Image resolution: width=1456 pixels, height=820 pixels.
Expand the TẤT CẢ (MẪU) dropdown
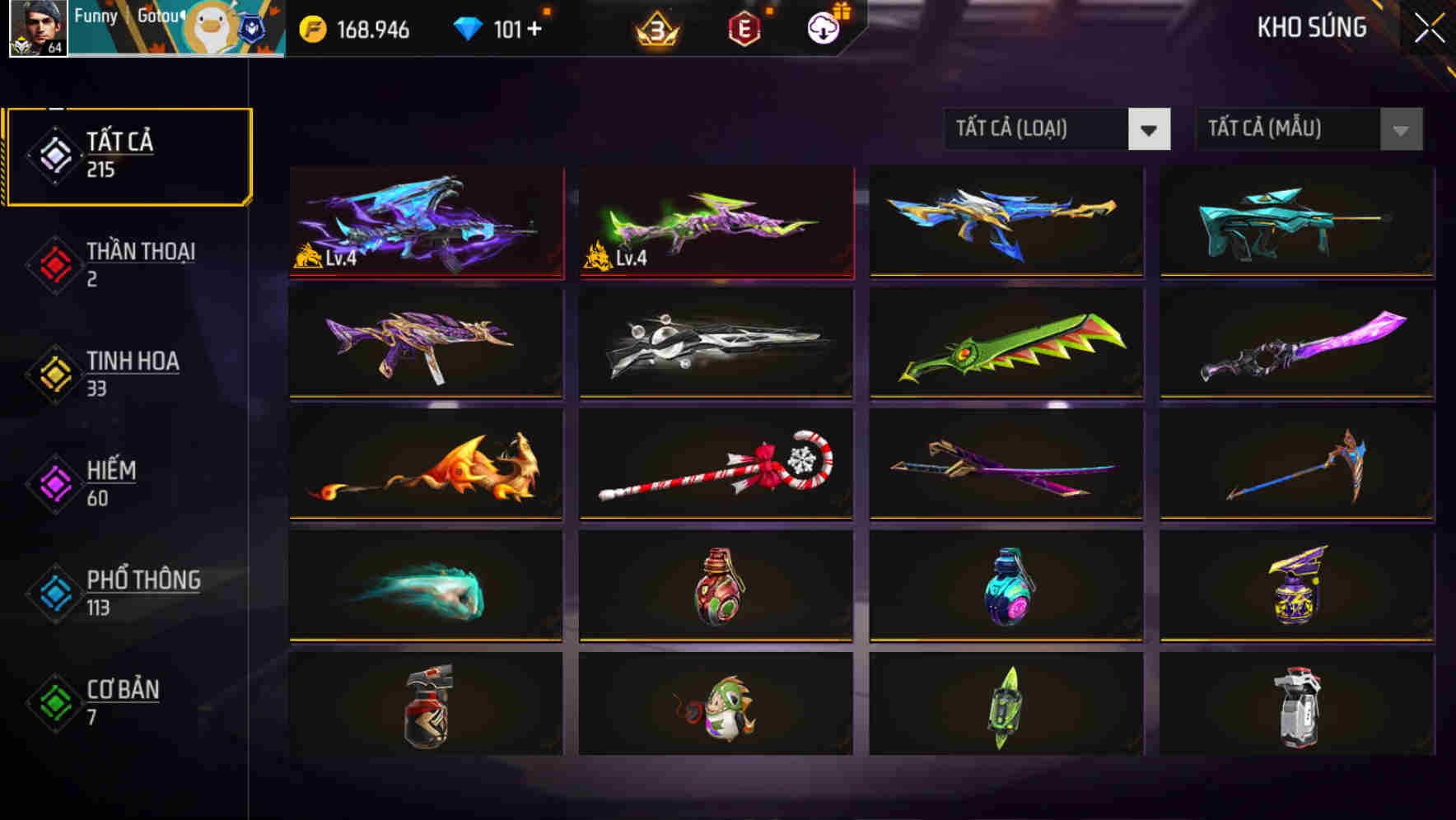pyautogui.click(x=1289, y=129)
